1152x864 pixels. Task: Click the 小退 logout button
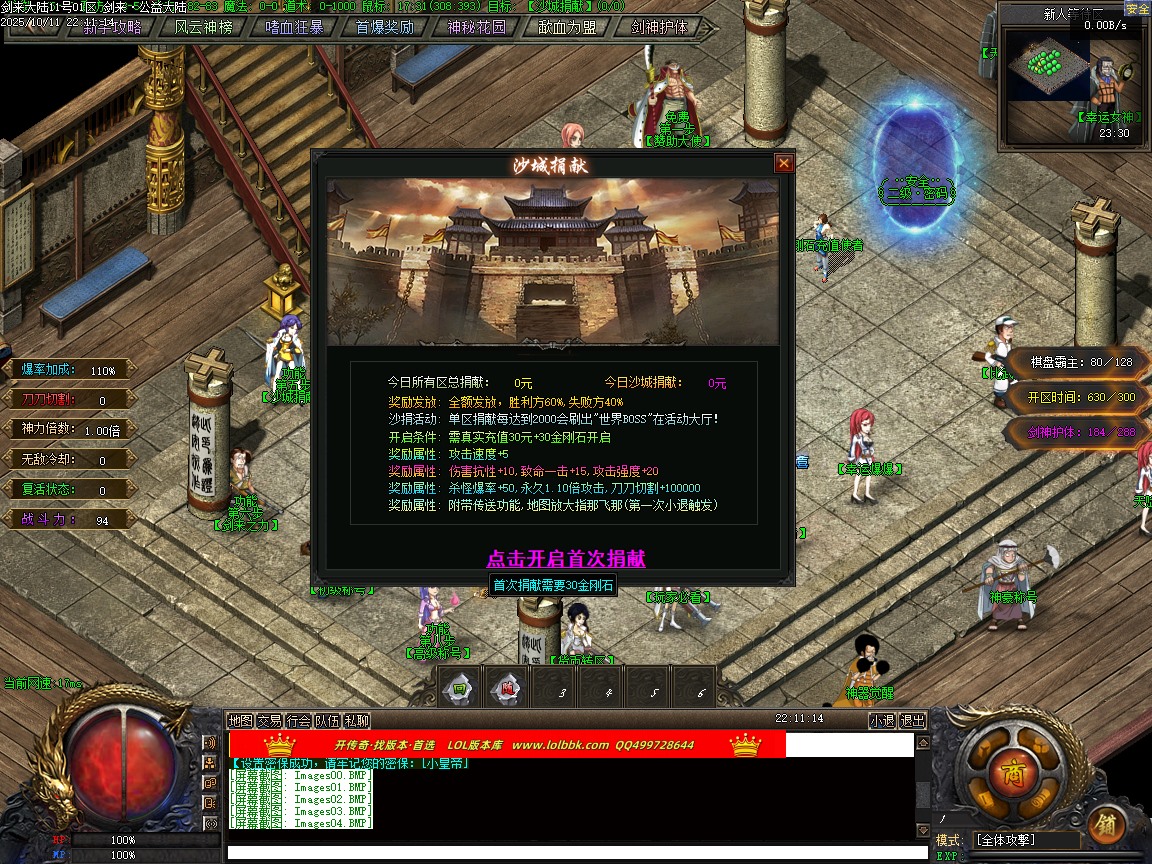click(882, 720)
